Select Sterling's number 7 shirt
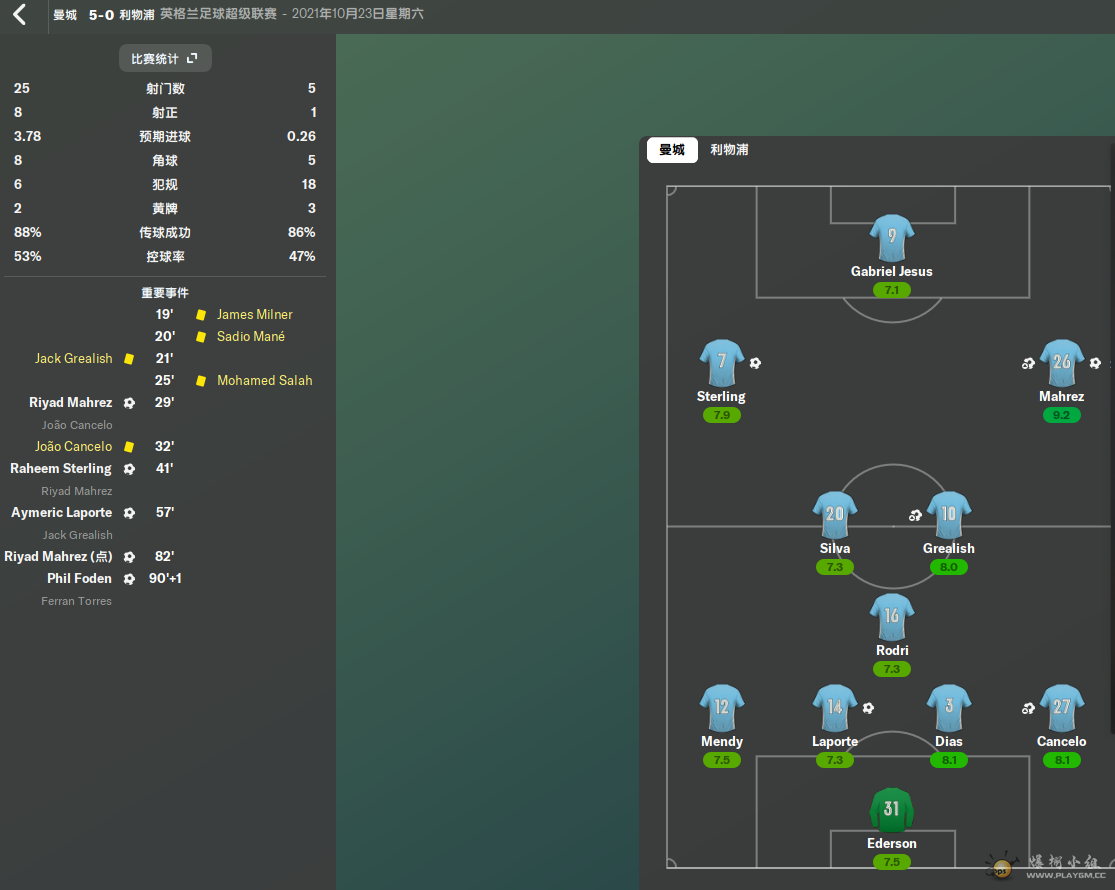1115x890 pixels. pos(721,363)
